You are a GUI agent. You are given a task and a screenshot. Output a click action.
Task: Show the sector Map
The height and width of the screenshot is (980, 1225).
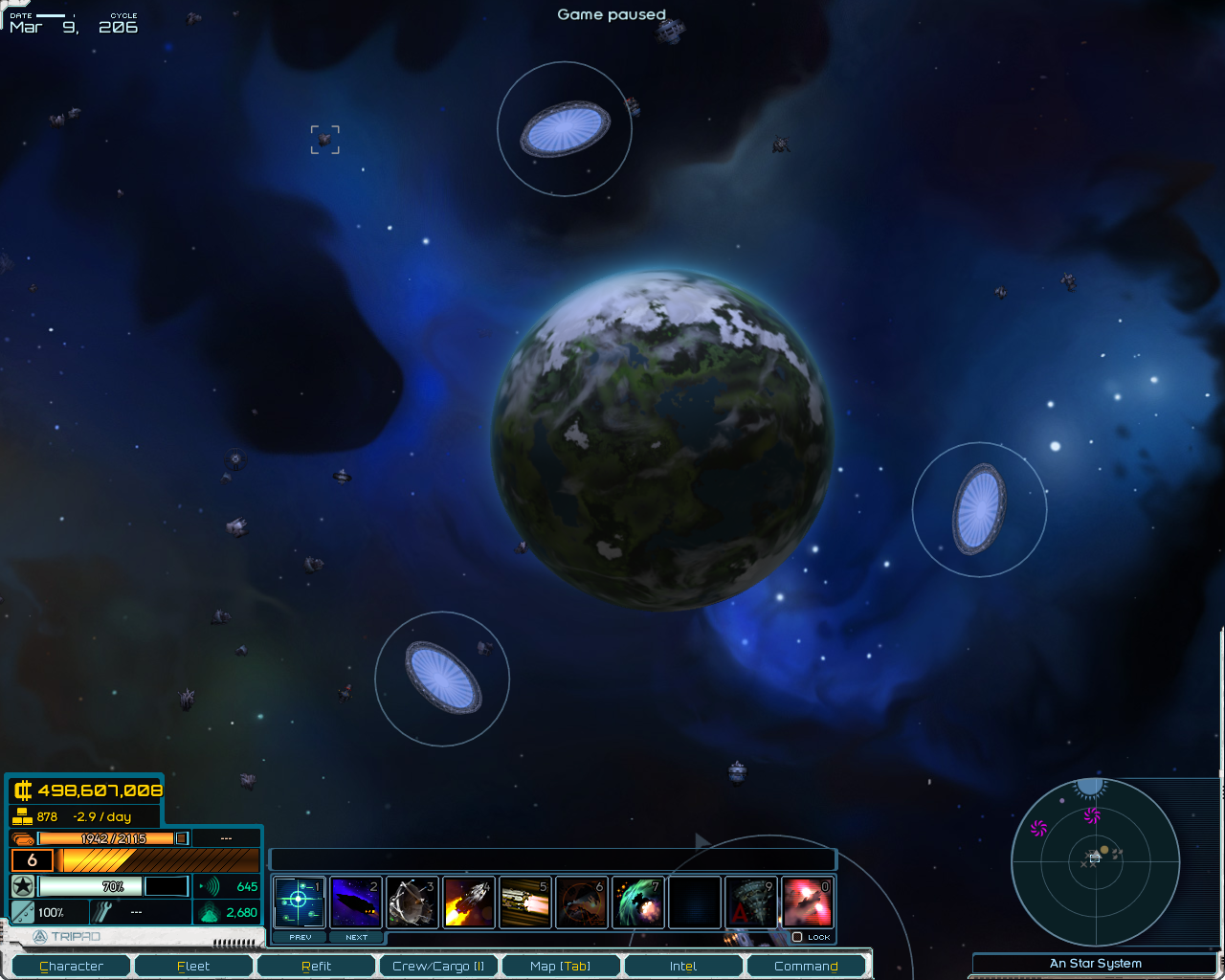point(561,966)
